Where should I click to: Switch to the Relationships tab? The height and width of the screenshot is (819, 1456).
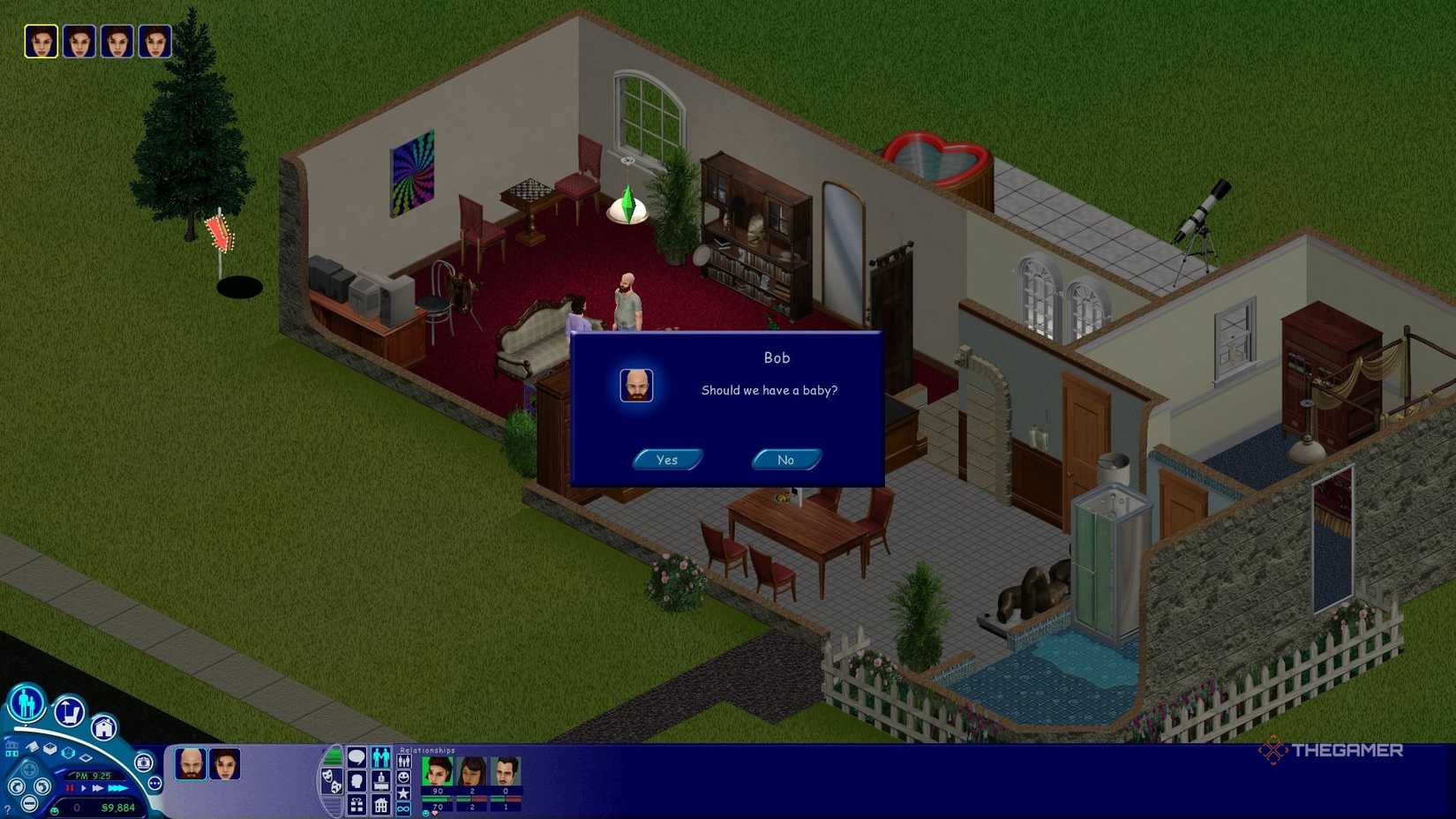pyautogui.click(x=381, y=759)
